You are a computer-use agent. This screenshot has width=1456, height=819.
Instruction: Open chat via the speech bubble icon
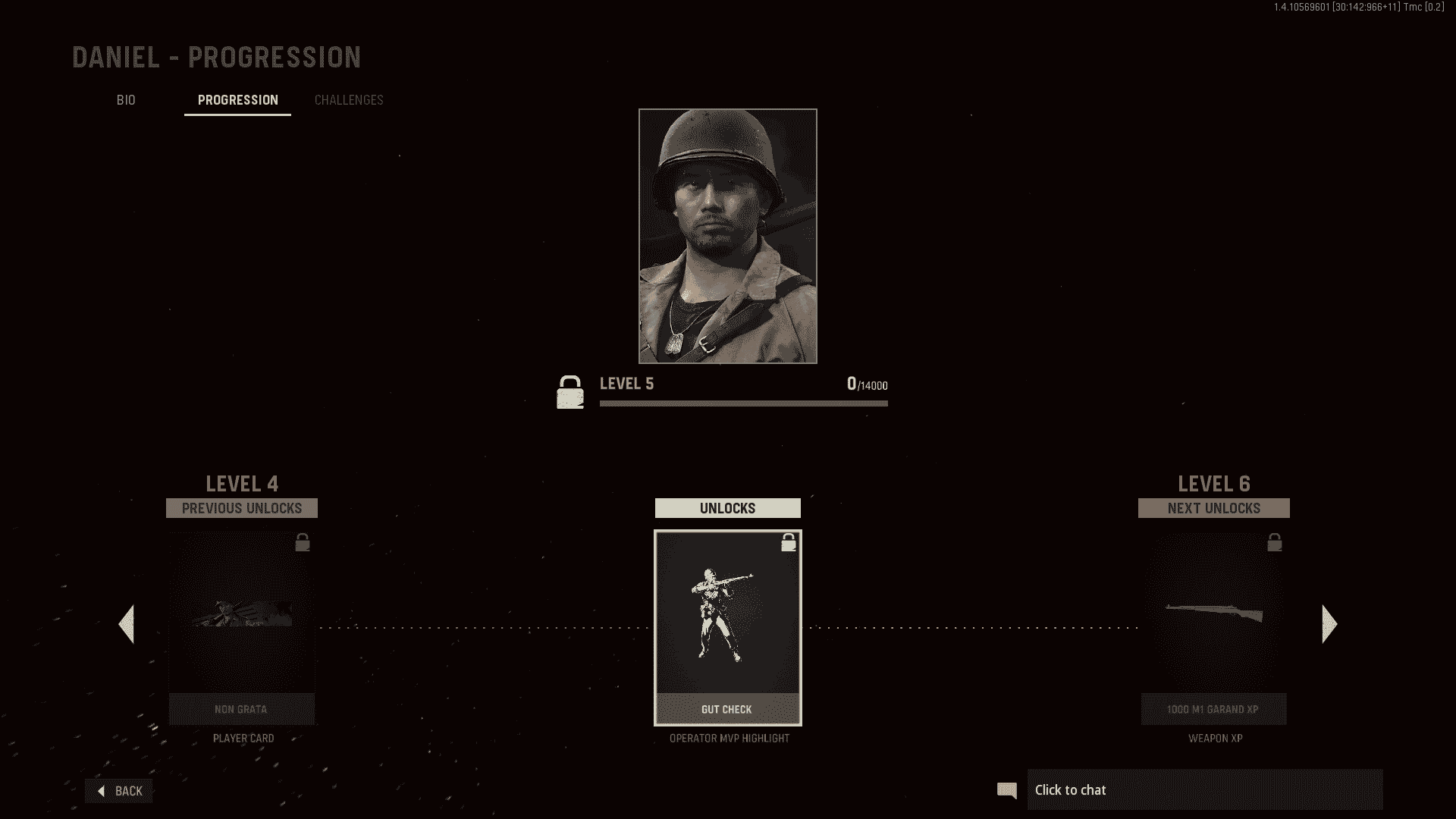(1007, 789)
